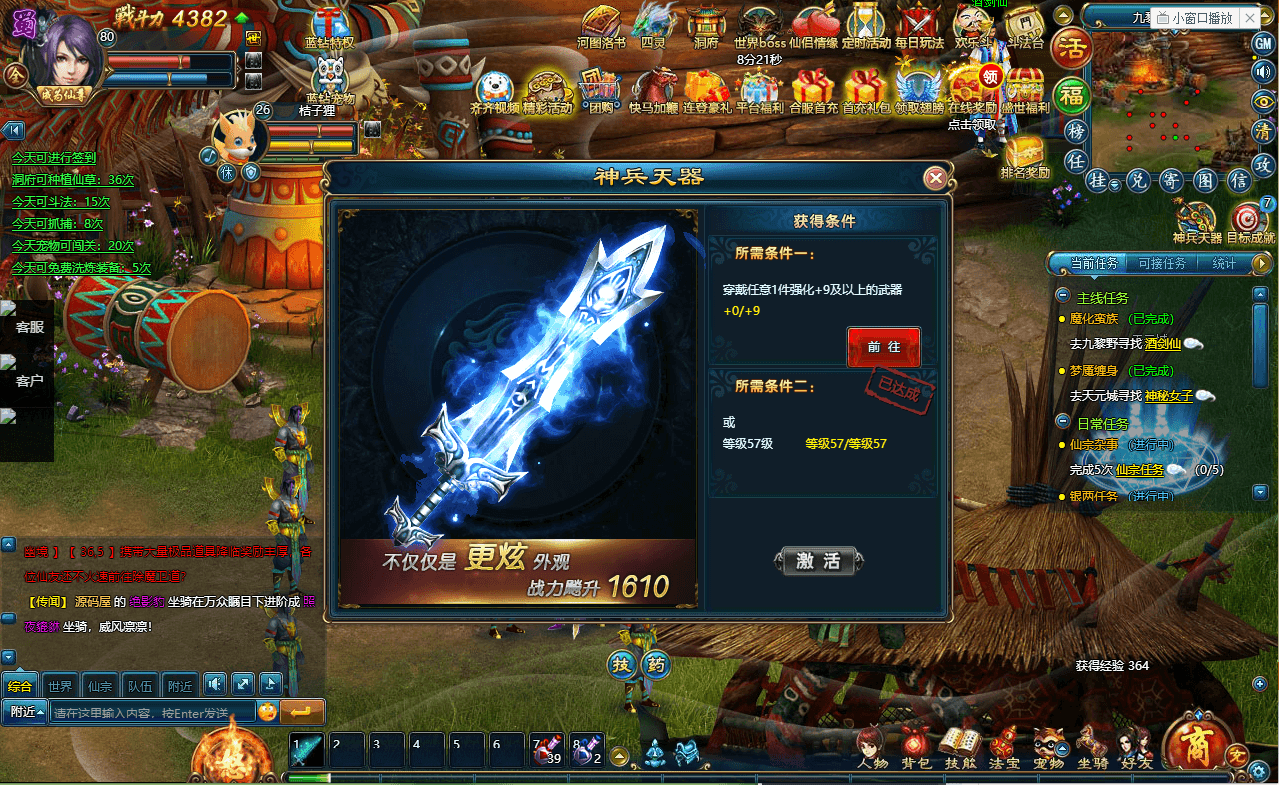Activate the weapon with 激活 button
Image resolution: width=1279 pixels, height=785 pixels.
coord(818,561)
